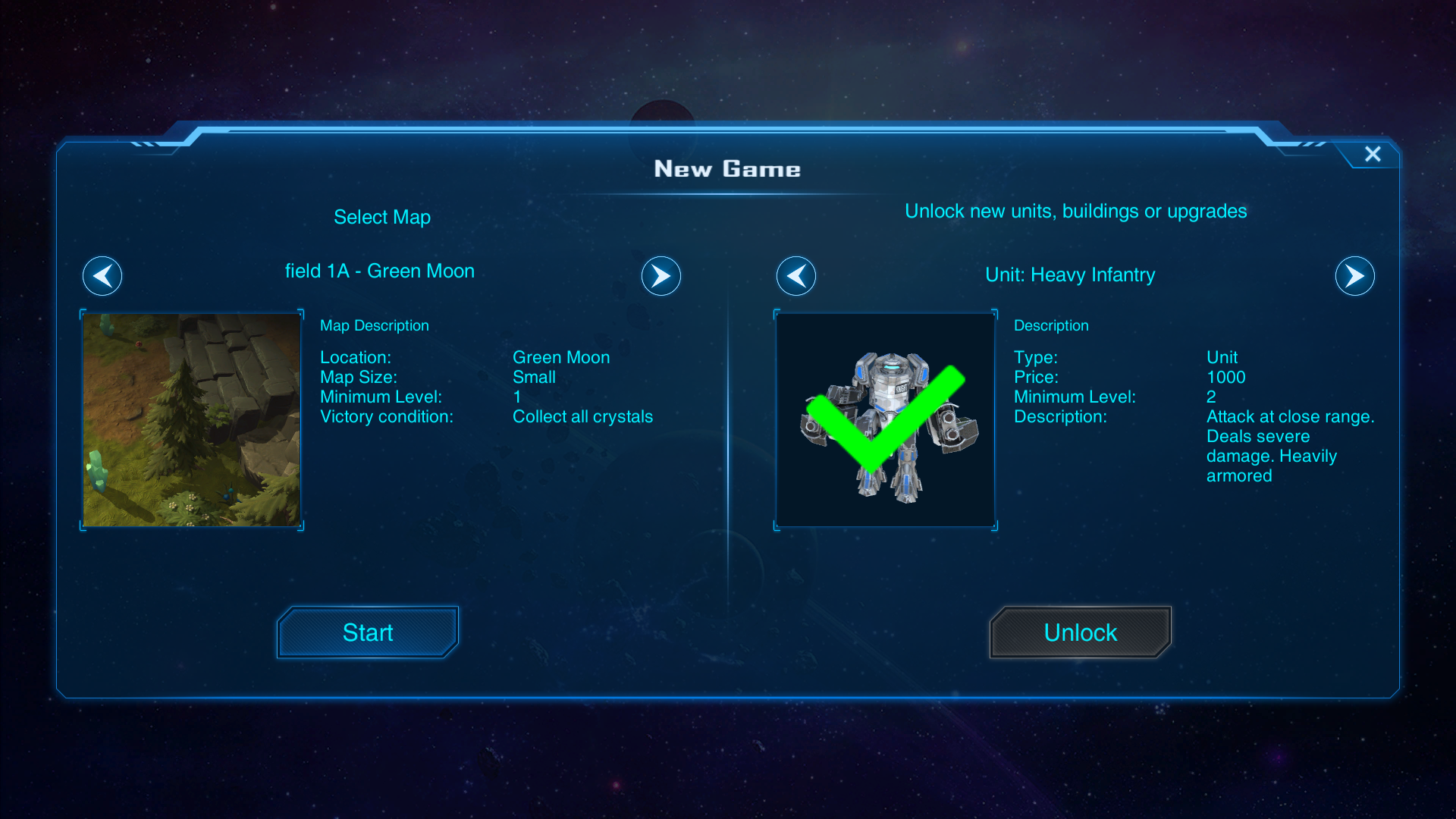1456x819 pixels.
Task: Go to the next map
Action: (x=661, y=276)
